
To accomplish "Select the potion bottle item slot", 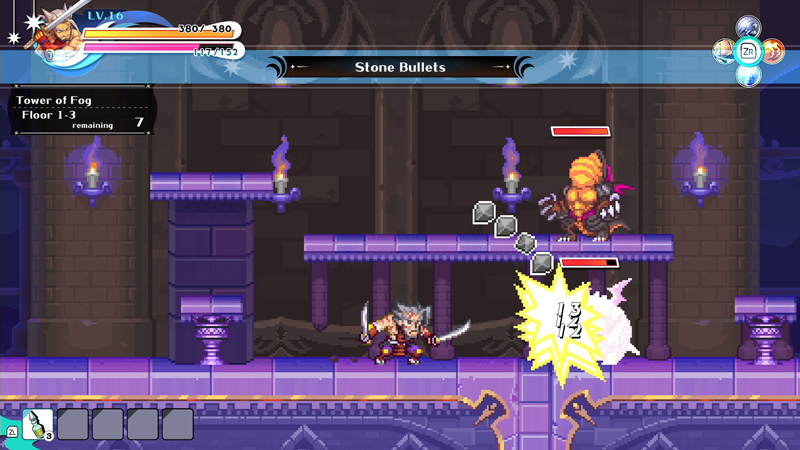I will (38, 423).
